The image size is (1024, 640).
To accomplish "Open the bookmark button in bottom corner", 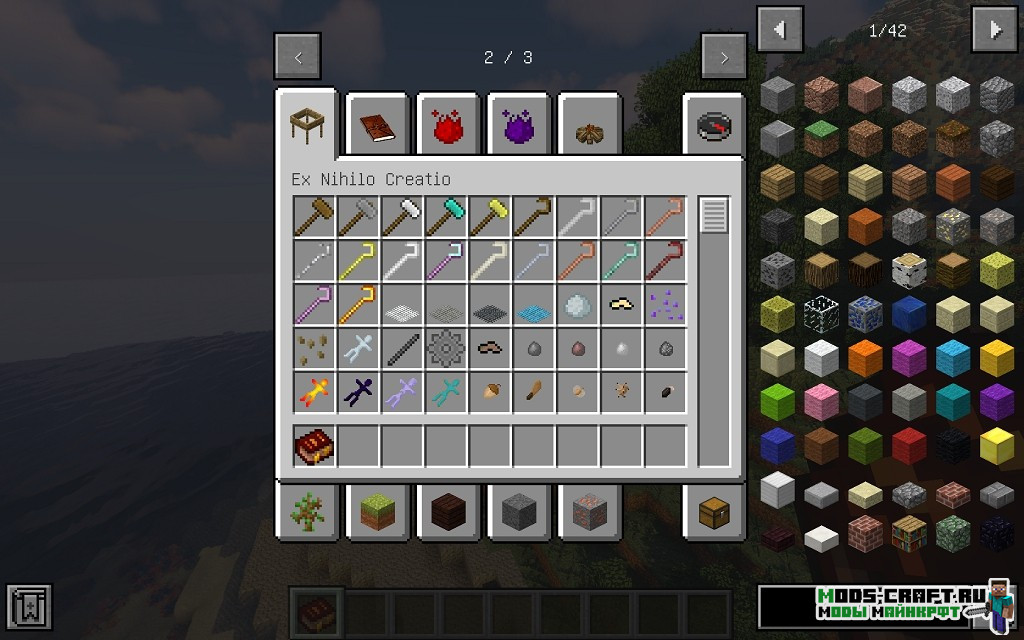I will pos(28,606).
